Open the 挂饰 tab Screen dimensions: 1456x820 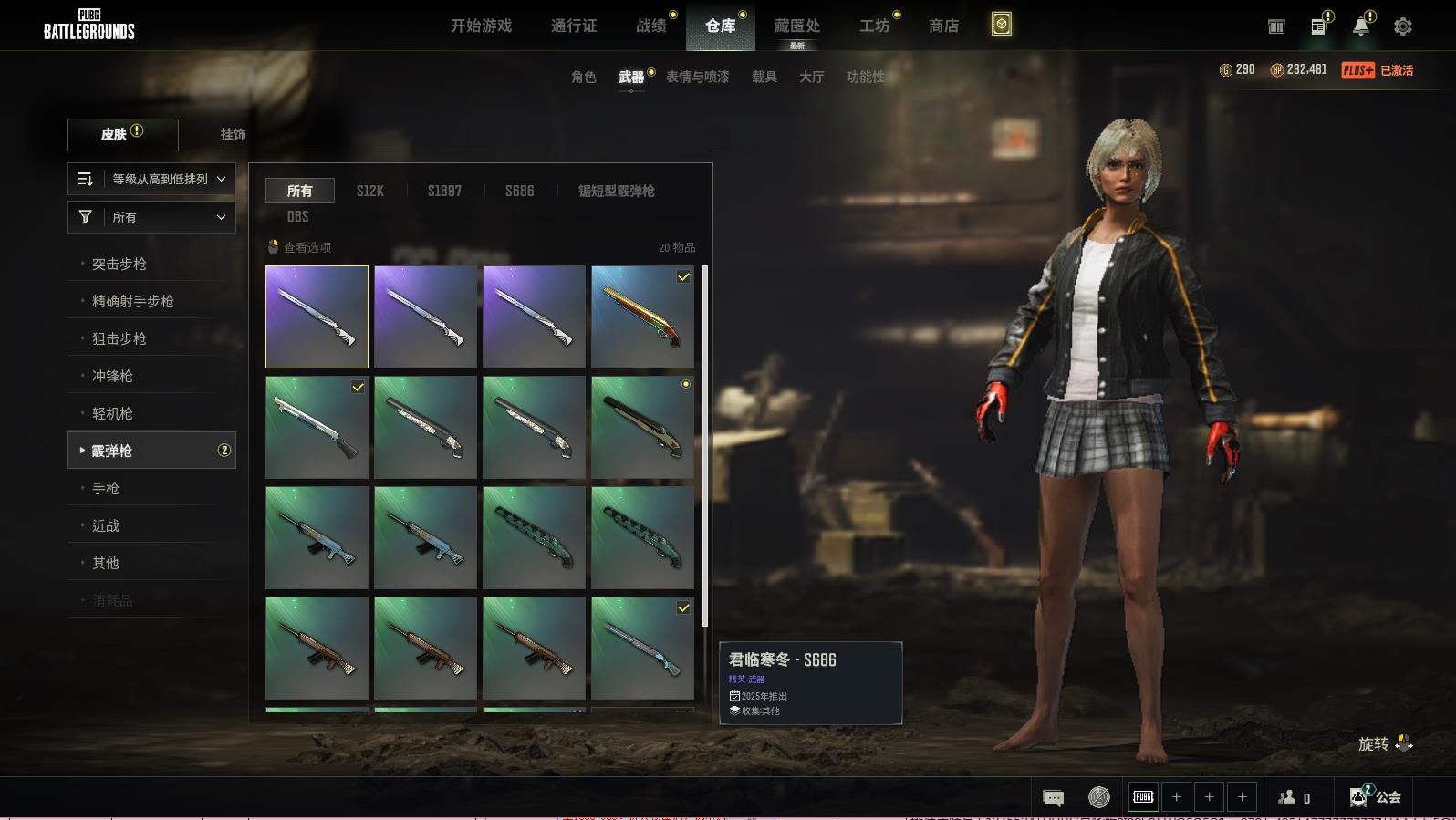tap(233, 134)
